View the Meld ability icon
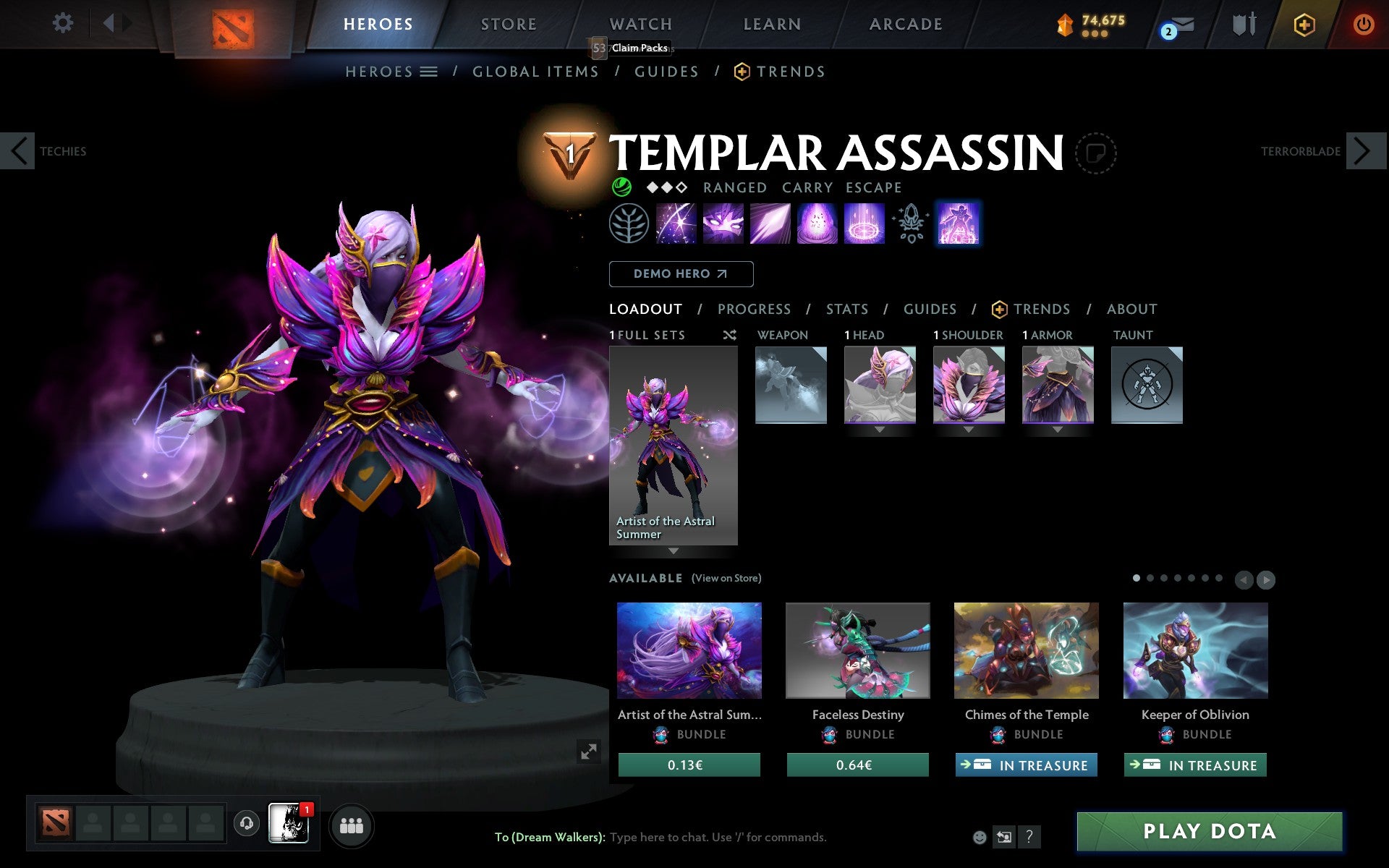The image size is (1389, 868). pos(723,224)
